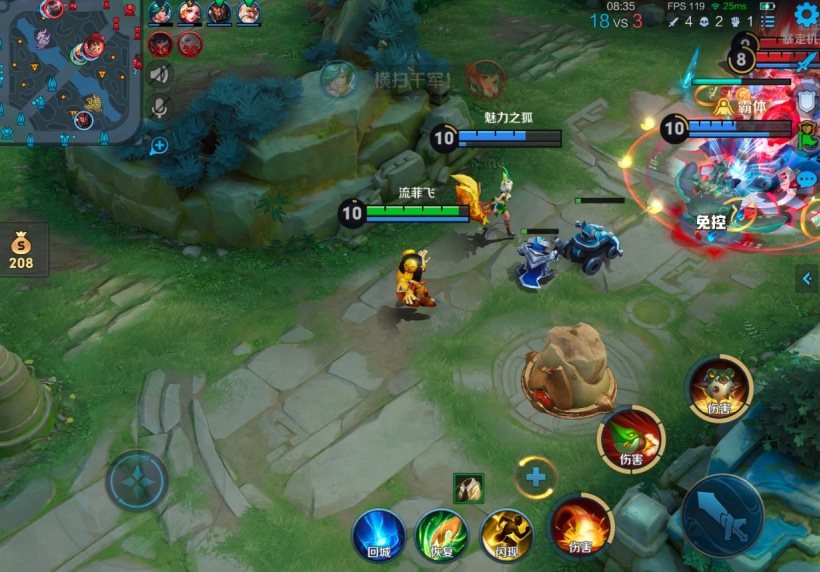Viewport: 820px width, 572px height.
Task: Toggle the muted microphone icon
Action: coord(159,108)
